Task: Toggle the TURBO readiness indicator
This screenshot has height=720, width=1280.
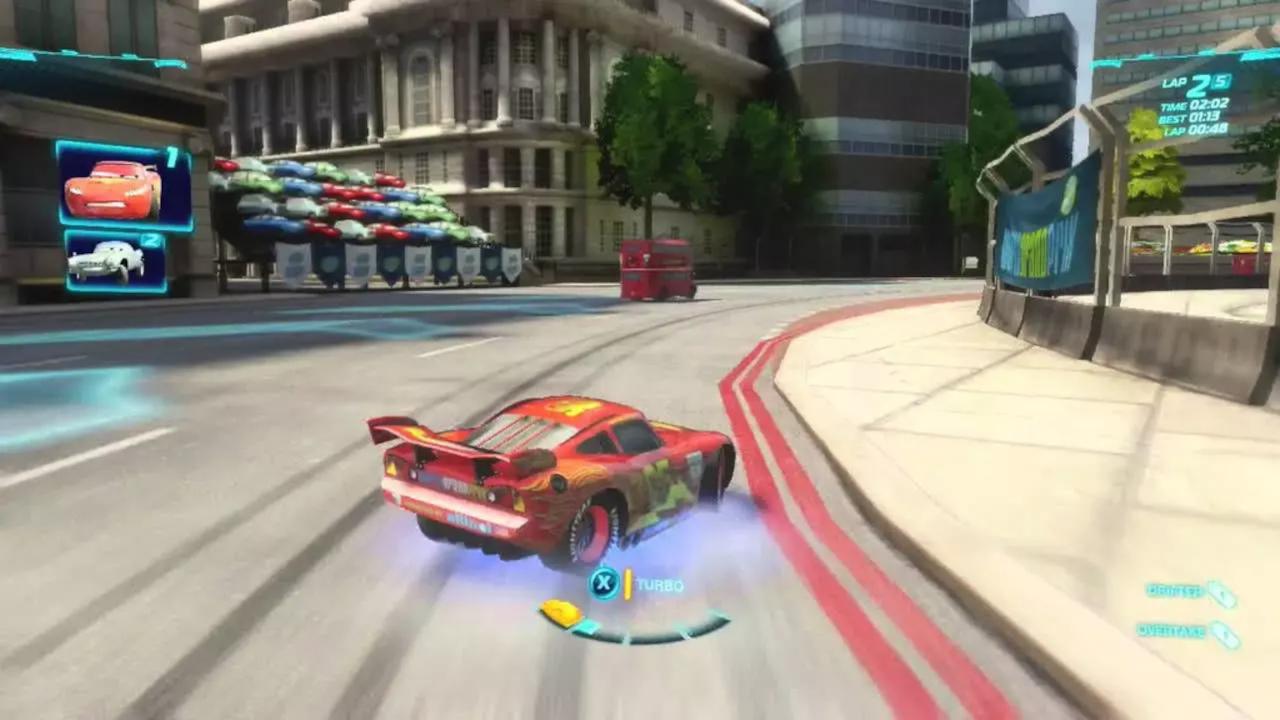Action: click(x=661, y=586)
